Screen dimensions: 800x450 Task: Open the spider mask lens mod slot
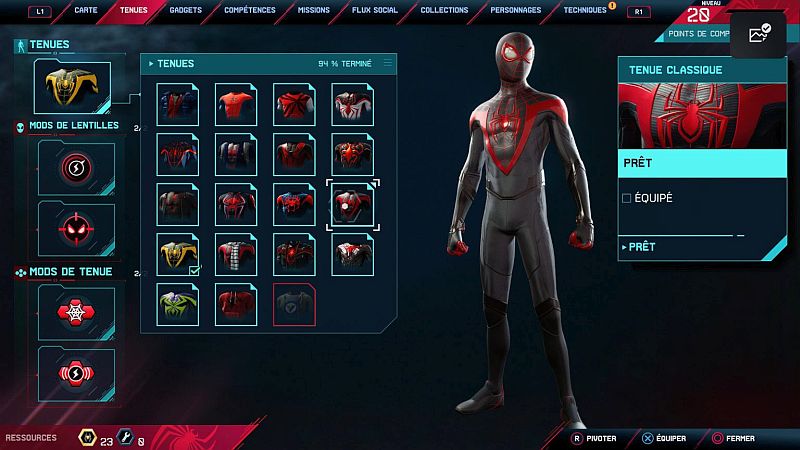point(76,226)
